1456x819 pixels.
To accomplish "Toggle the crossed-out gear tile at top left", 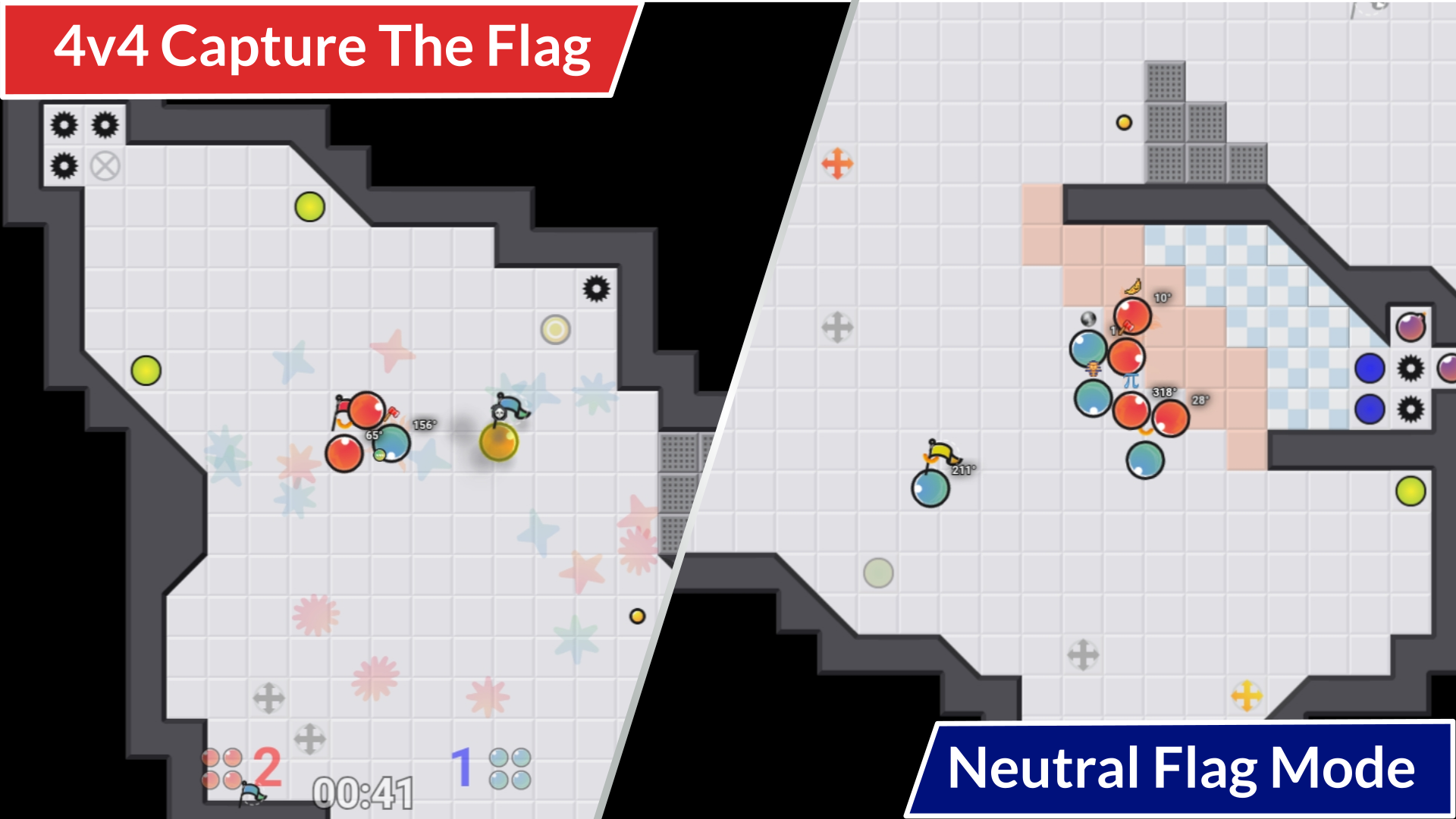I will [104, 164].
